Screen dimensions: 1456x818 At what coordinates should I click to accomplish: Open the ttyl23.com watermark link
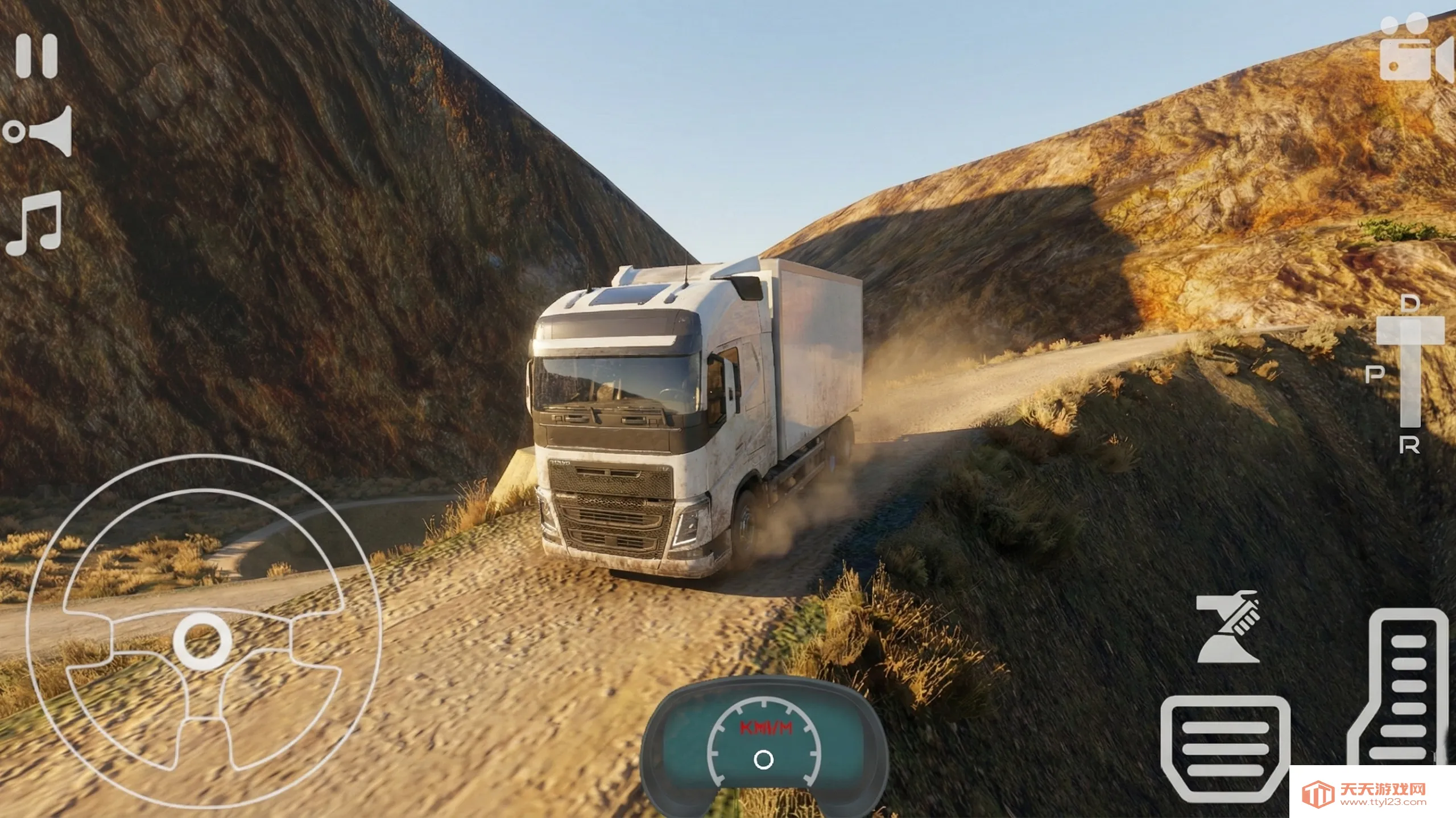1372,794
